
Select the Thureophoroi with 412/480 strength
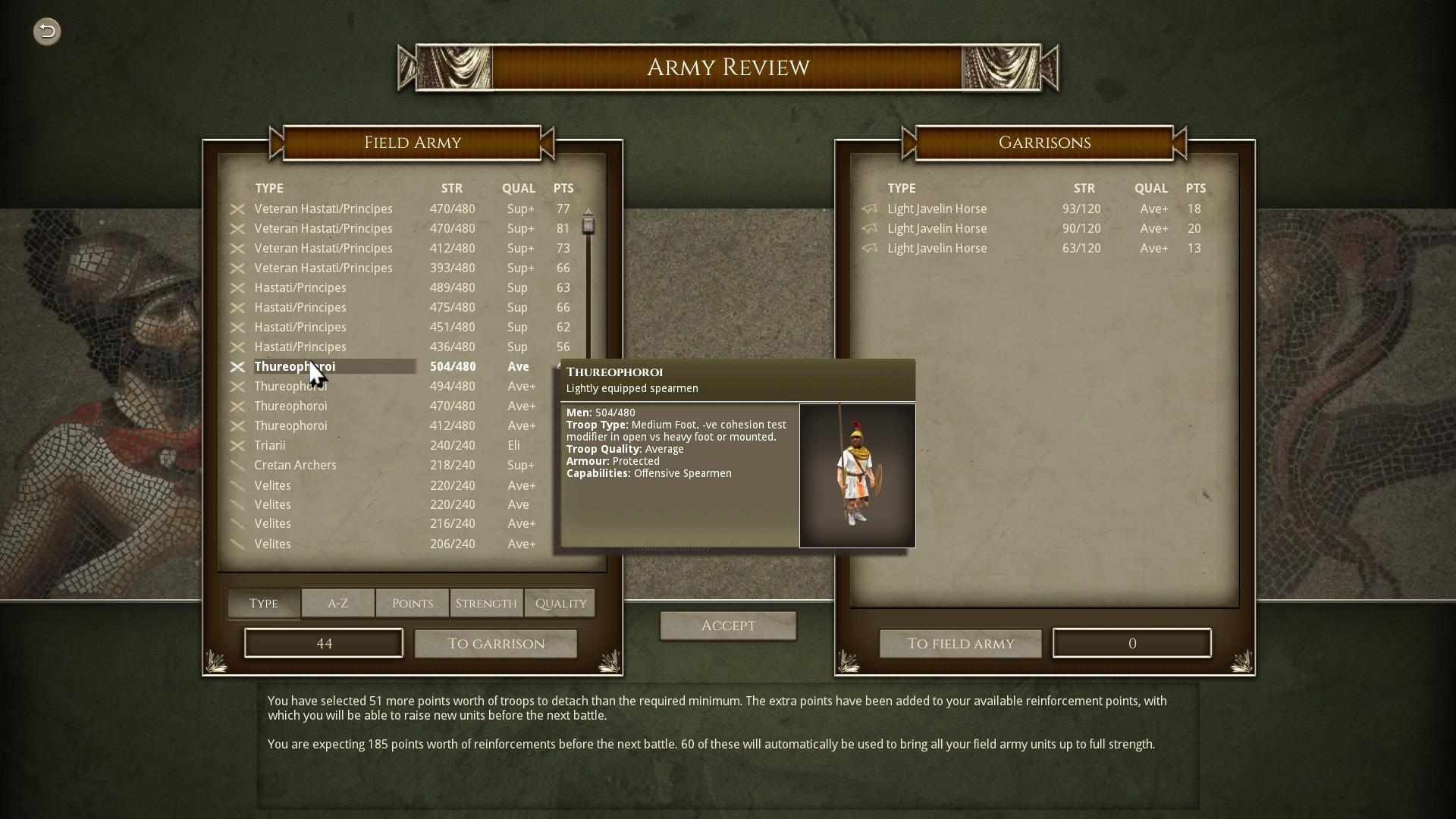click(290, 426)
